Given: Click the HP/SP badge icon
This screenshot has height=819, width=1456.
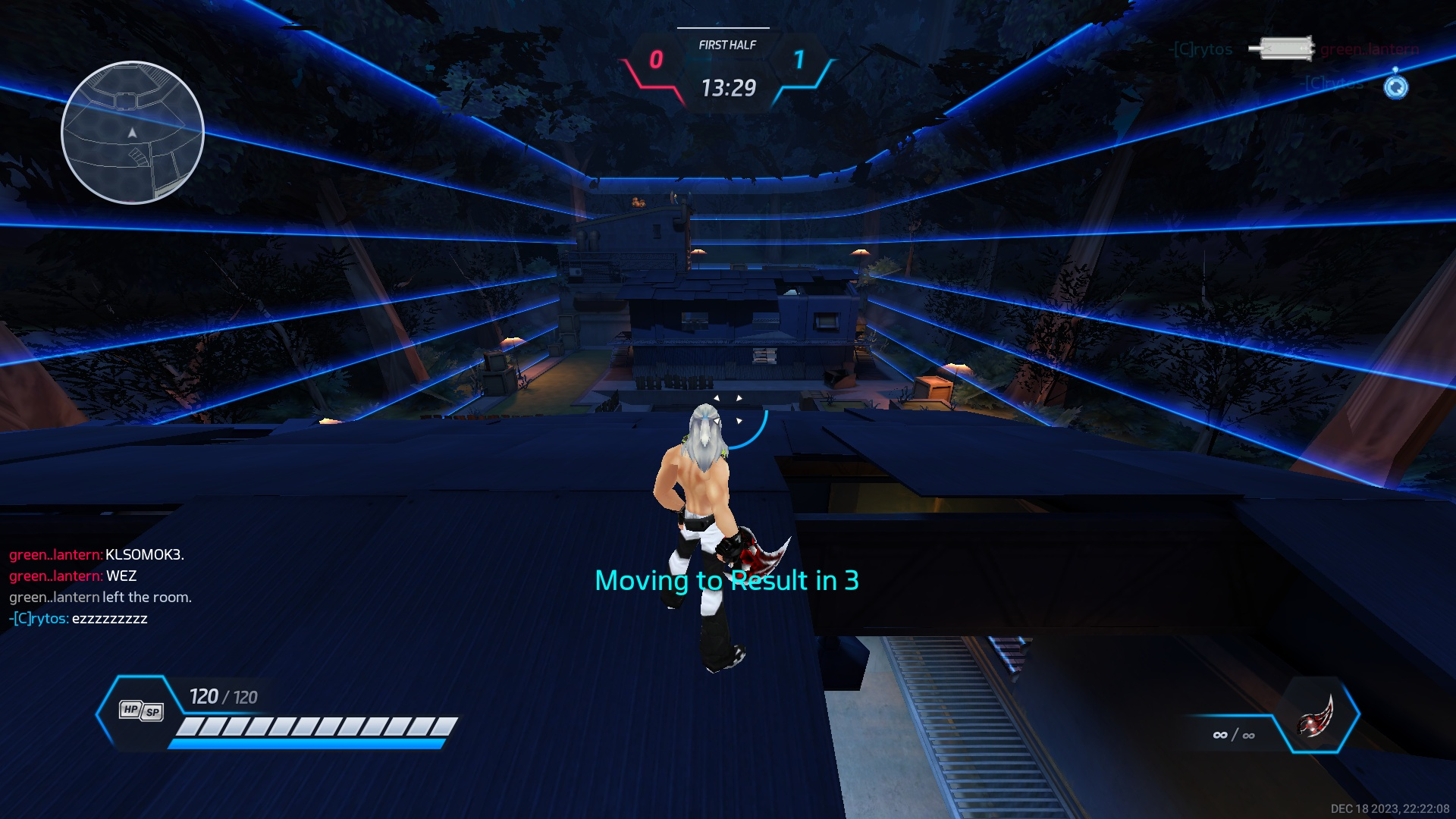Looking at the screenshot, I should [x=141, y=711].
